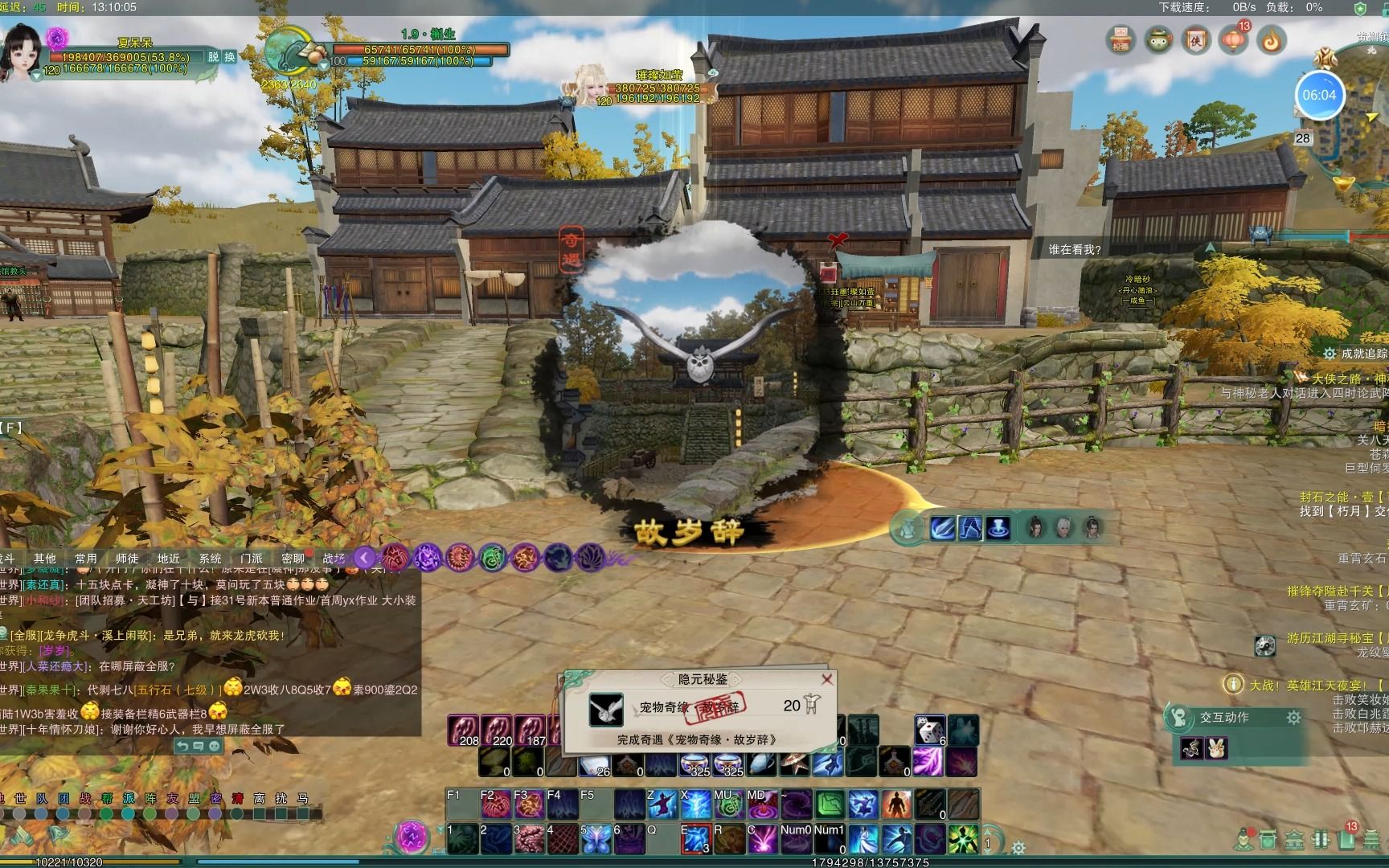
Task: Switch to the 系统 chat tab
Action: [x=210, y=559]
